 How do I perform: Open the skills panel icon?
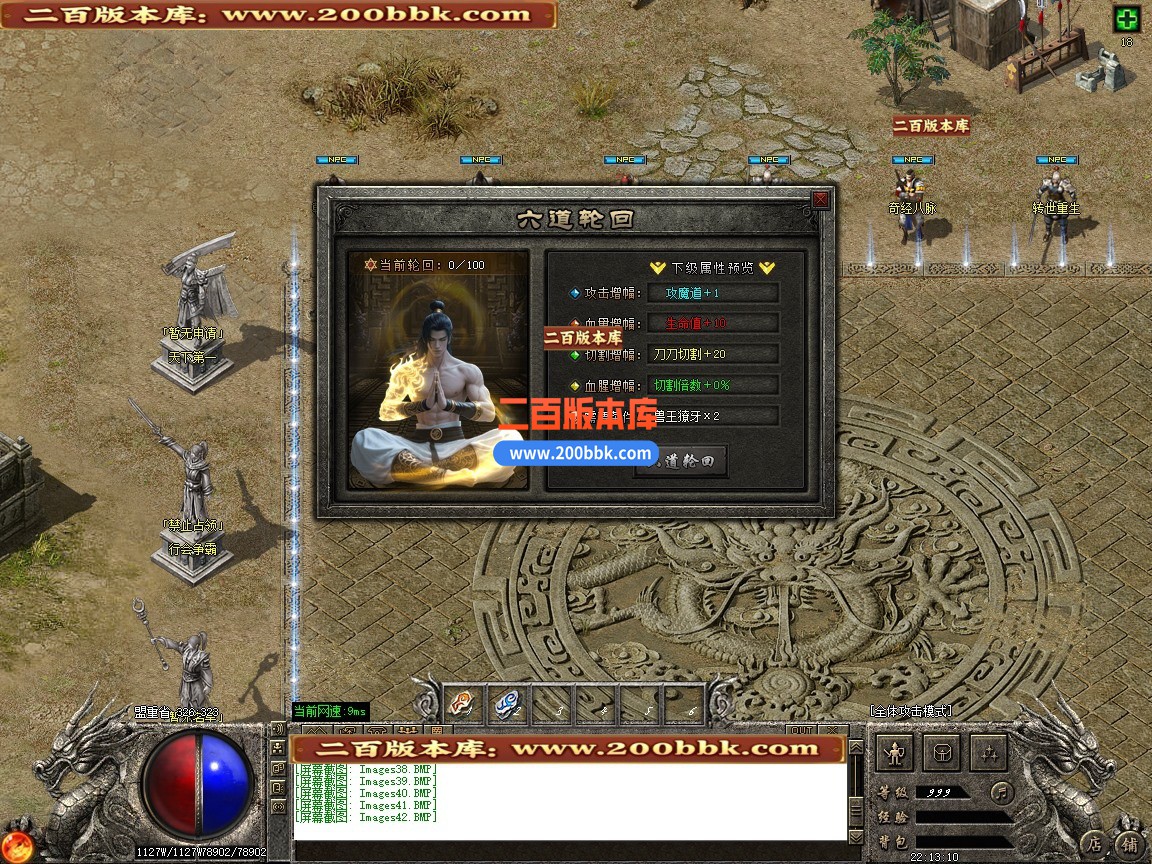coord(987,752)
